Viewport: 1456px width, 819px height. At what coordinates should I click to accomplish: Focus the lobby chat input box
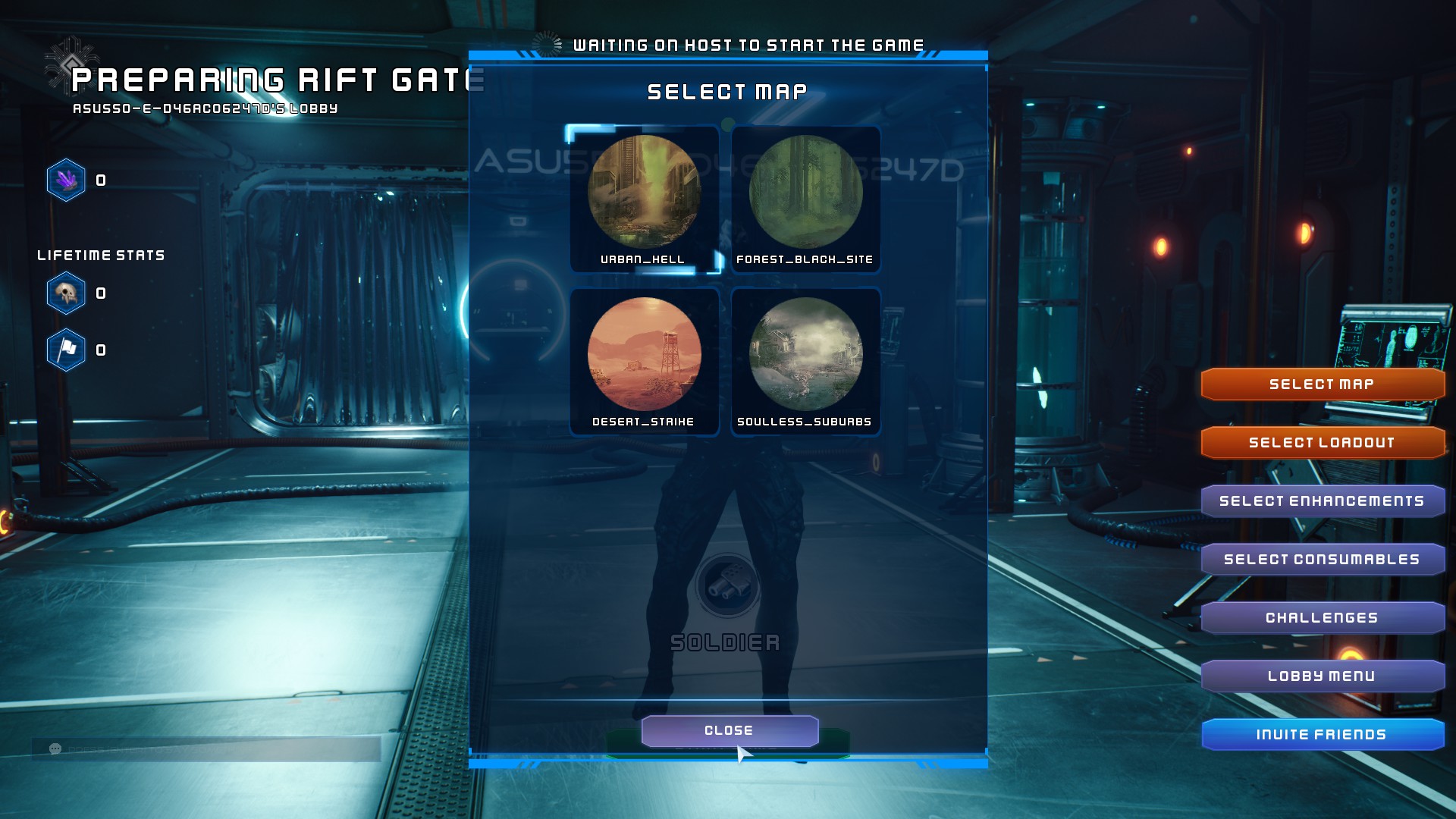[x=212, y=749]
